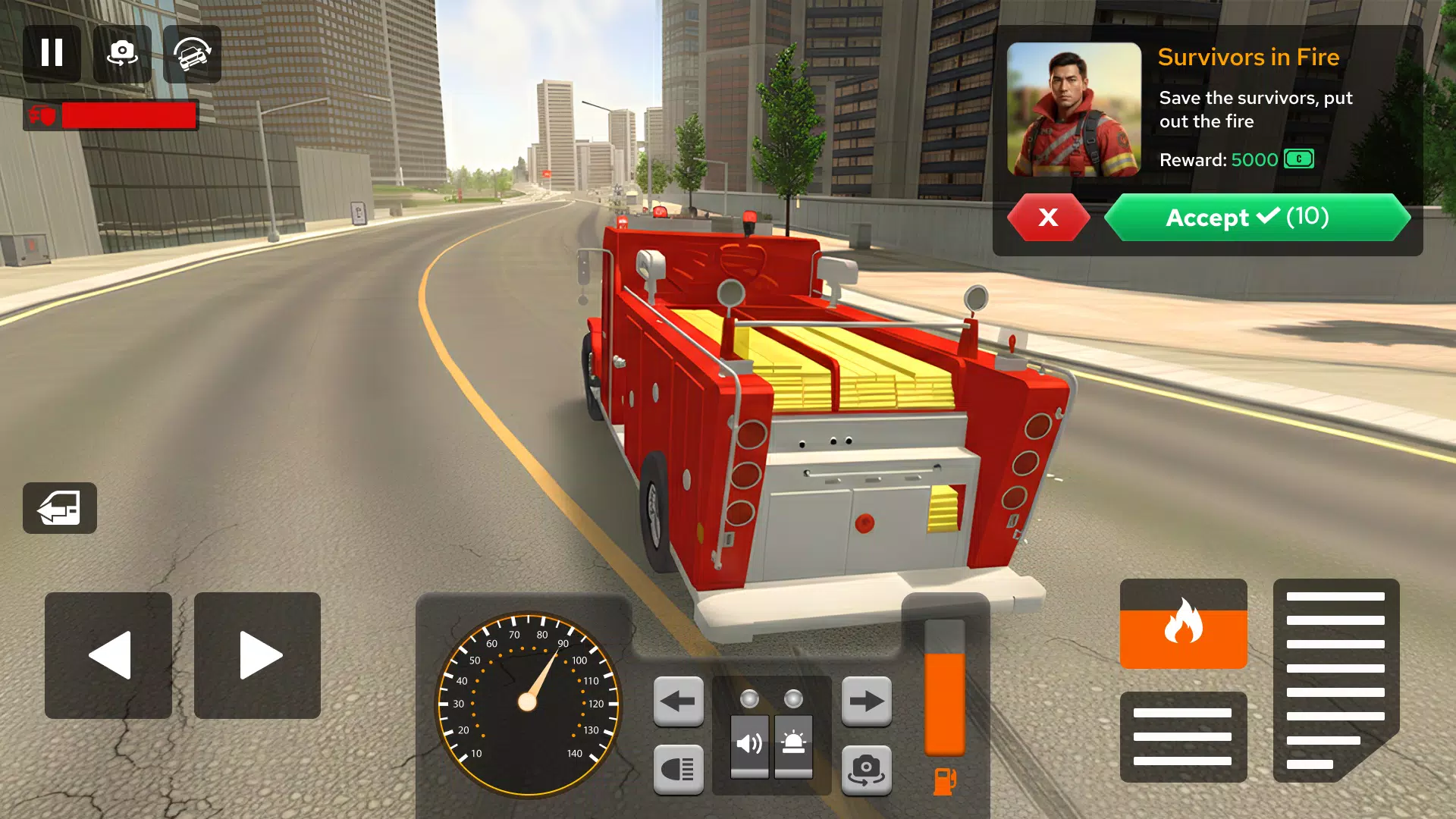
Task: Steer right with the right arrow pedal
Action: 258,655
